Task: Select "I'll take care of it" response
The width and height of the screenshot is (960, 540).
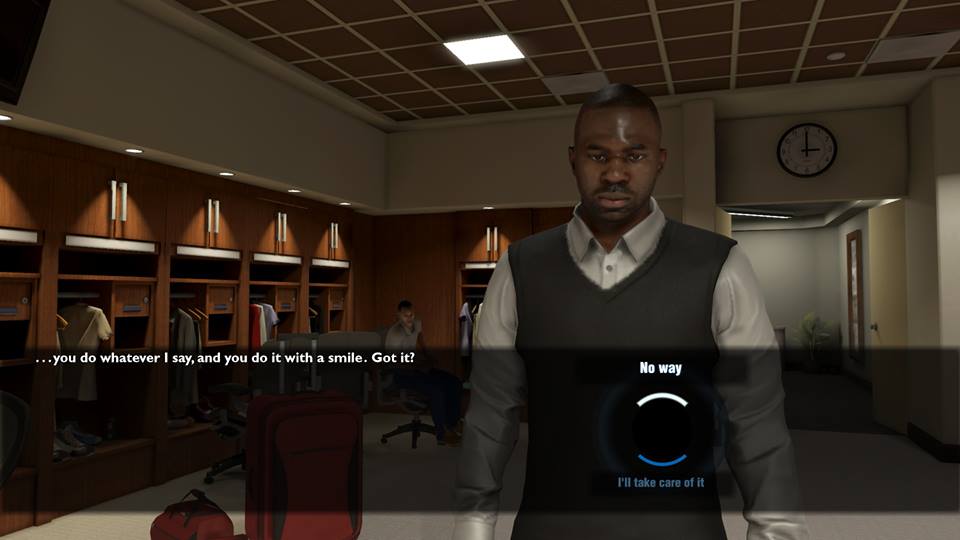Action: [x=661, y=483]
